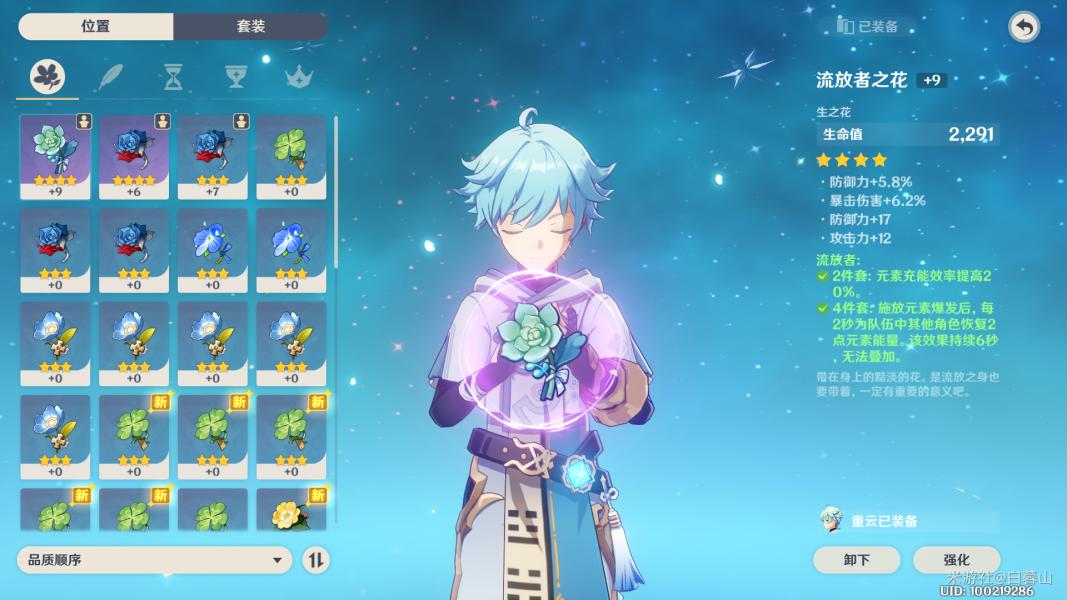
Task: Switch to the goblet artifact category
Action: tap(235, 76)
